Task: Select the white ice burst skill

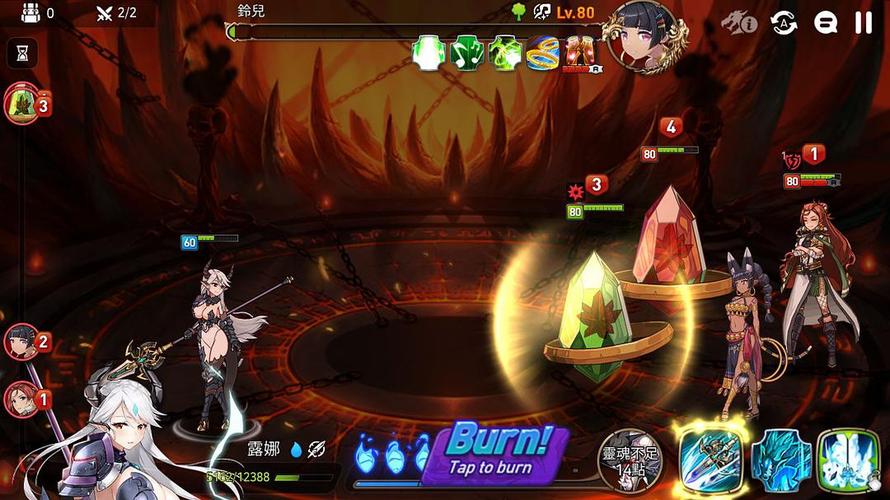Action: (847, 461)
